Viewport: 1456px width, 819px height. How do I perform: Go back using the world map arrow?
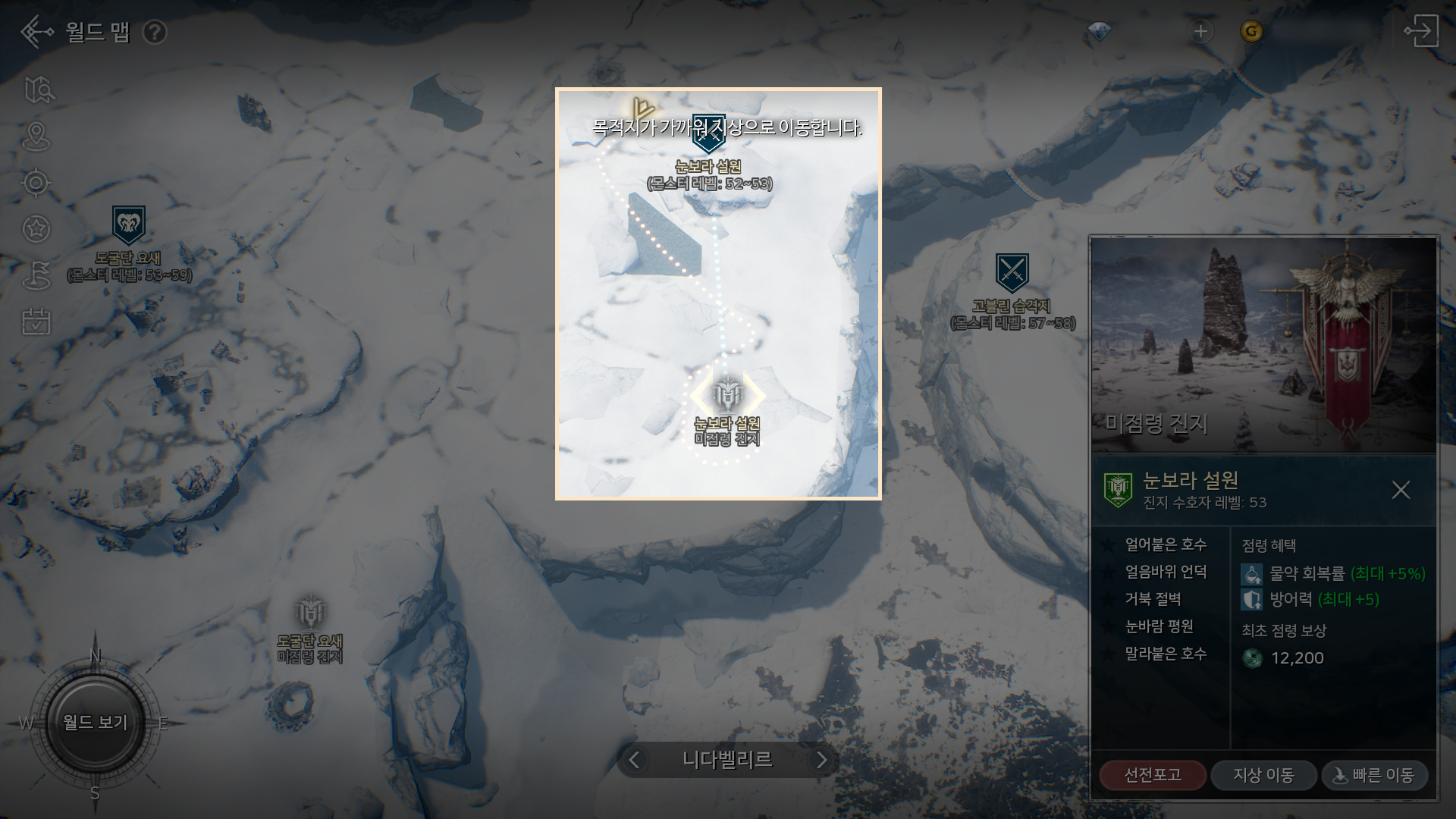click(36, 32)
